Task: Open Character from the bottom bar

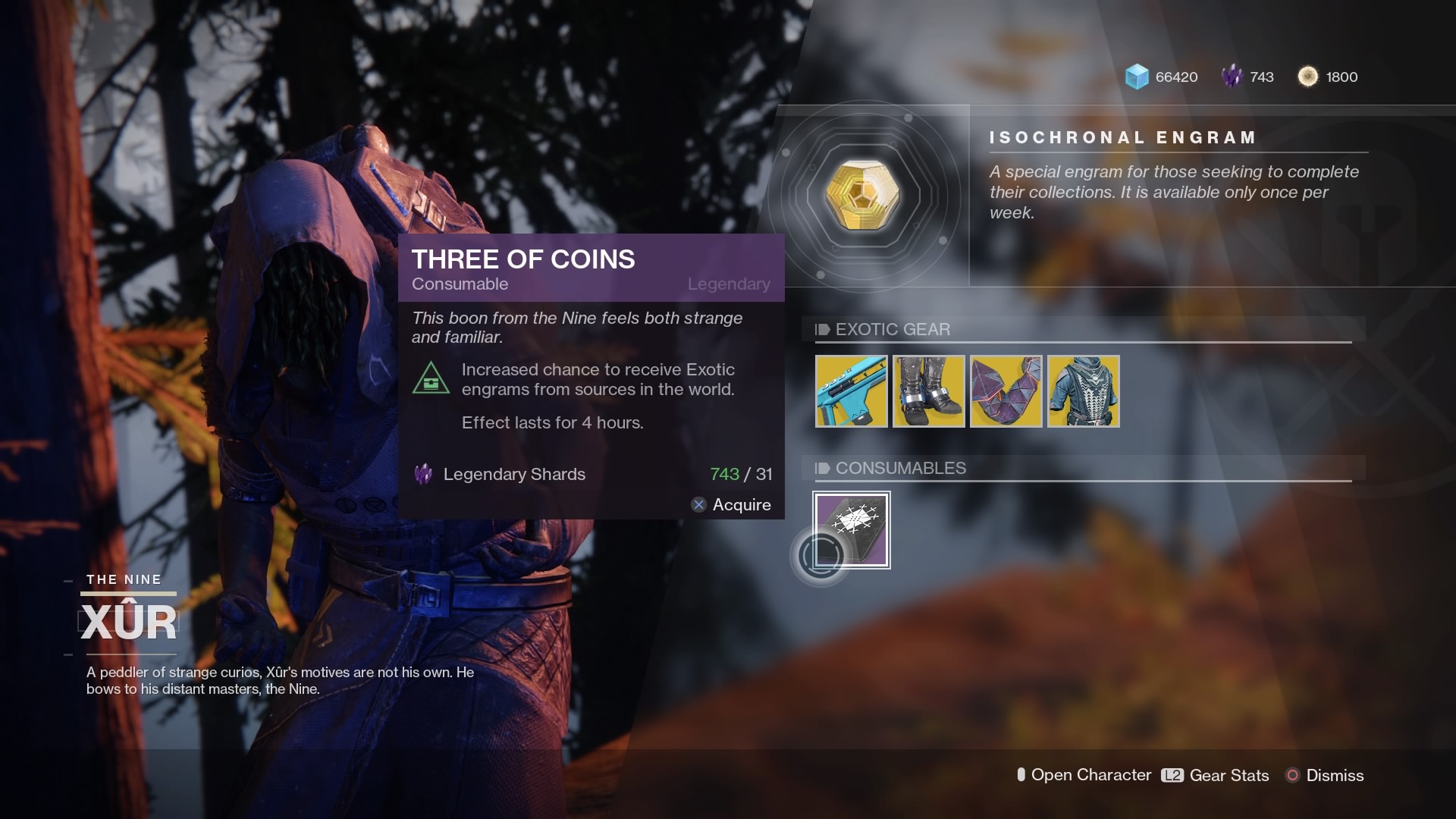Action: click(1084, 776)
